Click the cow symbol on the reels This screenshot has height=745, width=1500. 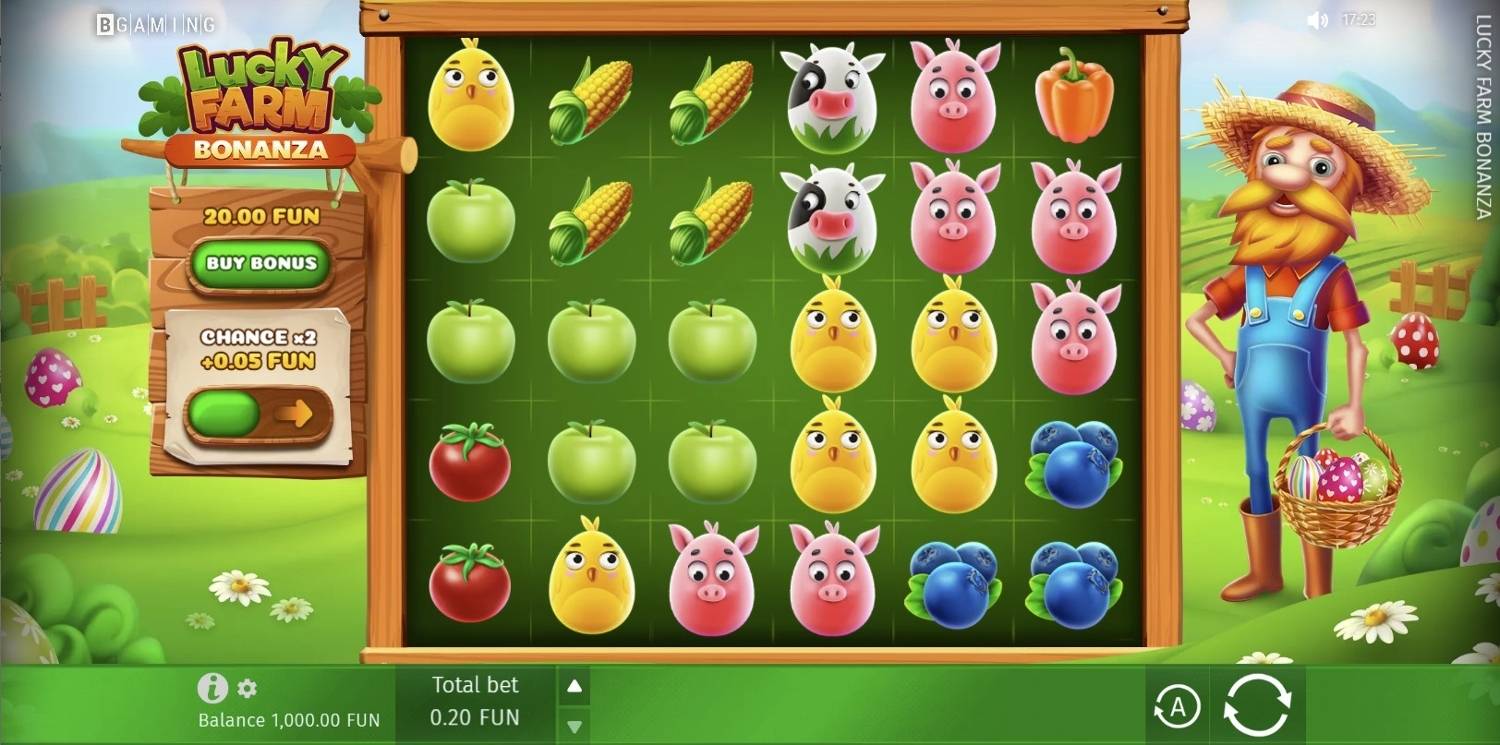[830, 95]
